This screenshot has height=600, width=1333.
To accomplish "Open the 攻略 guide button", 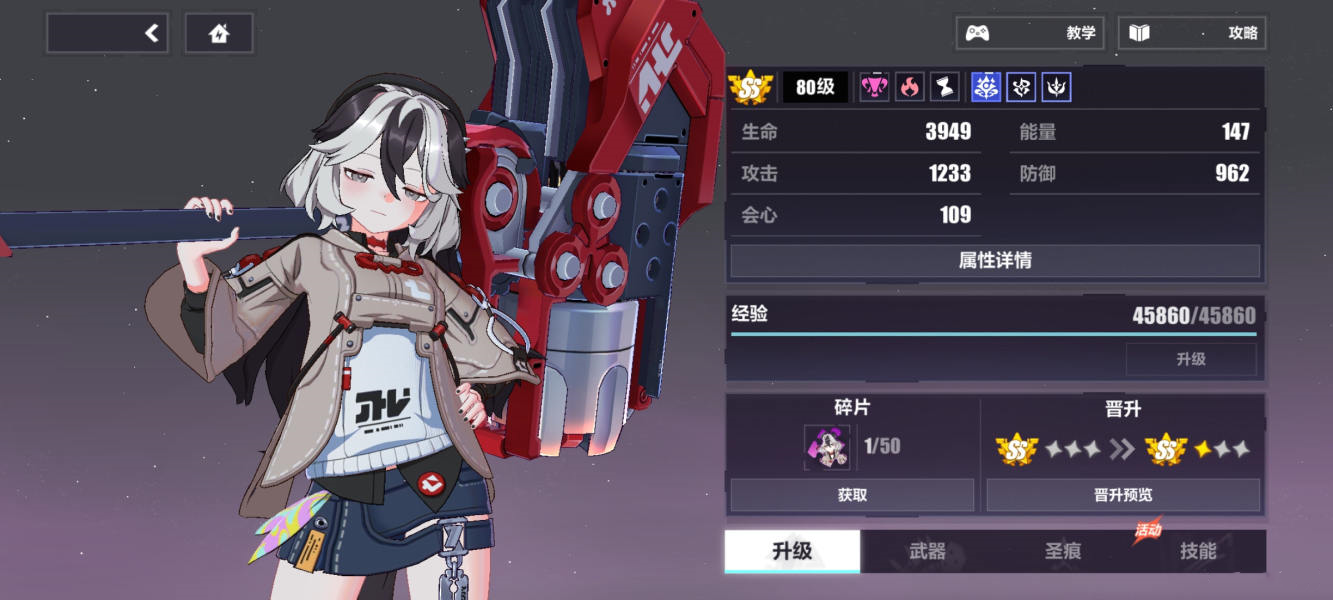I will 1192,33.
